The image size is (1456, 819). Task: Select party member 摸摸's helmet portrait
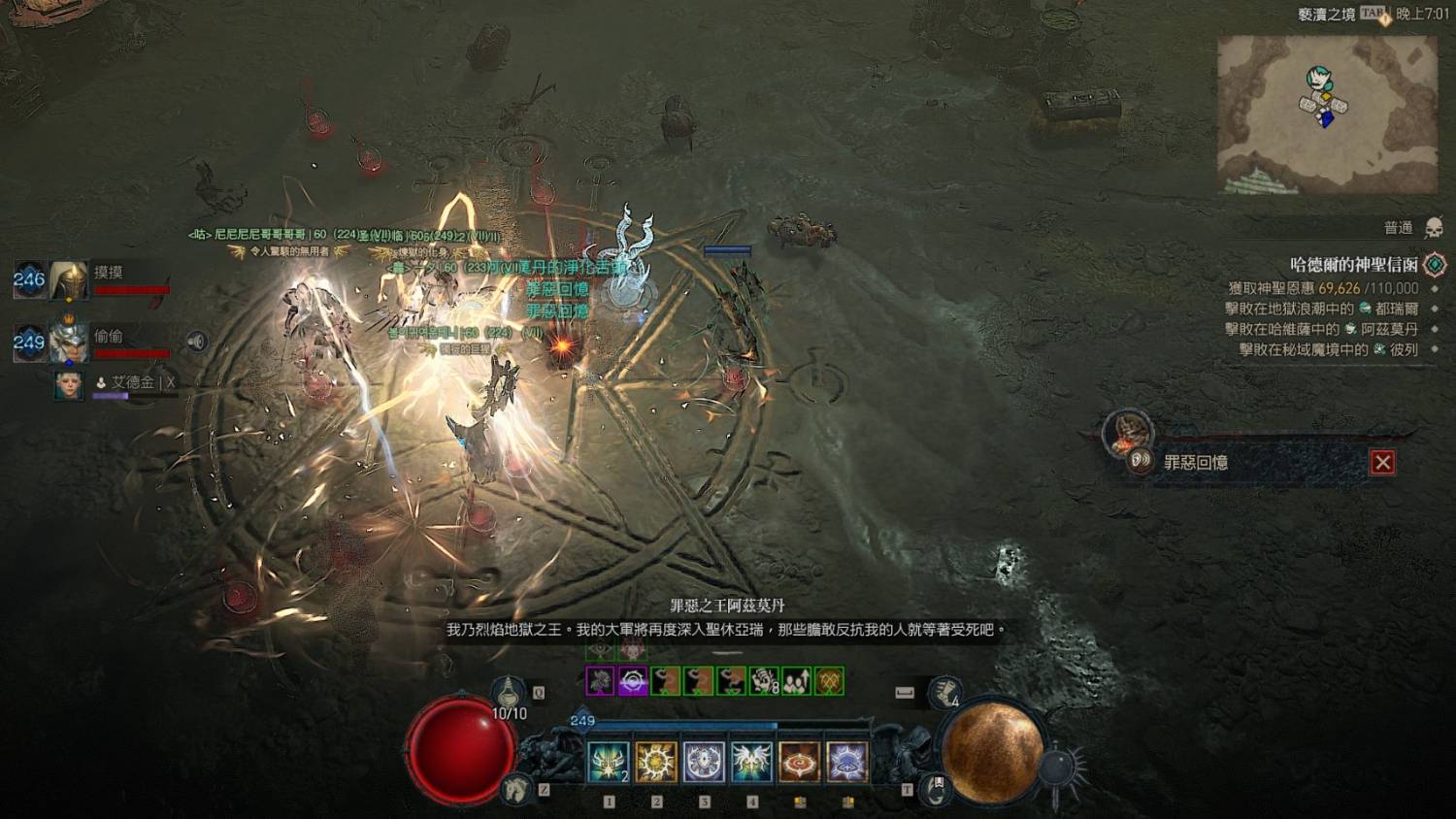[x=69, y=280]
